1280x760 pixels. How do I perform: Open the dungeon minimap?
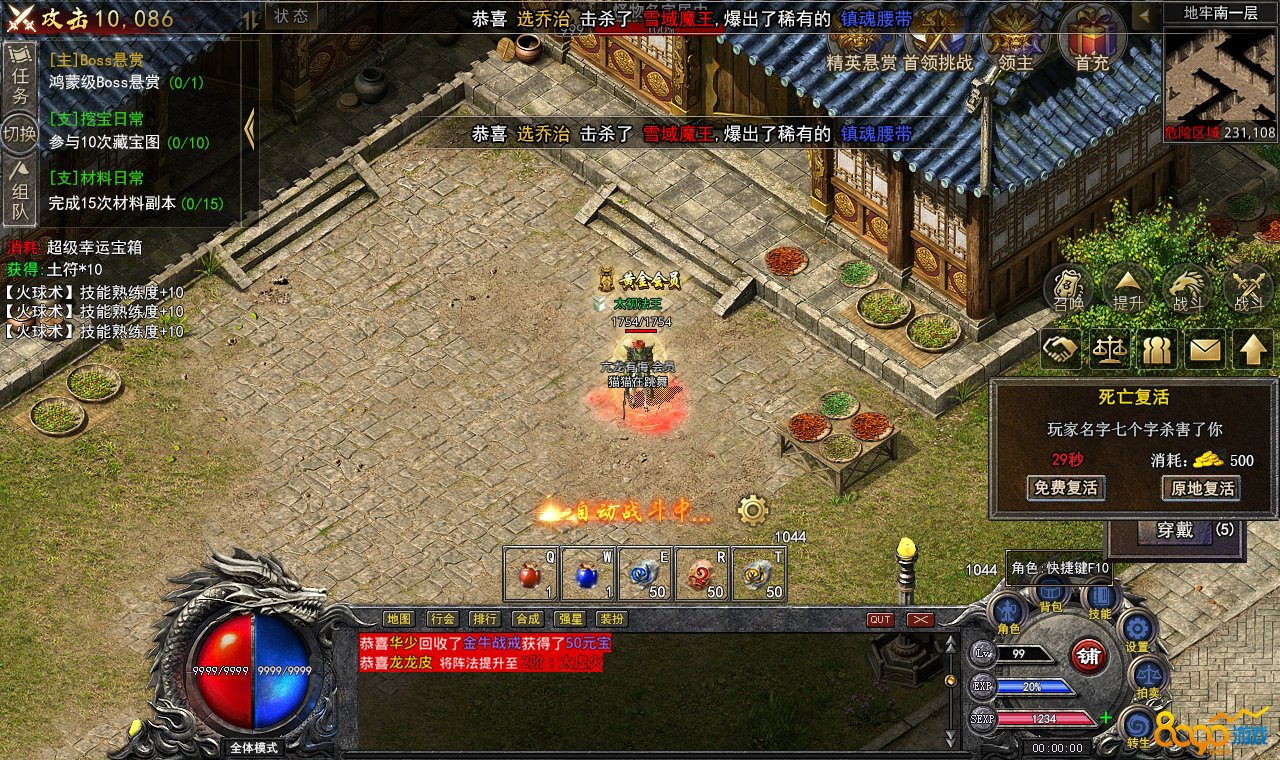[x=1220, y=75]
